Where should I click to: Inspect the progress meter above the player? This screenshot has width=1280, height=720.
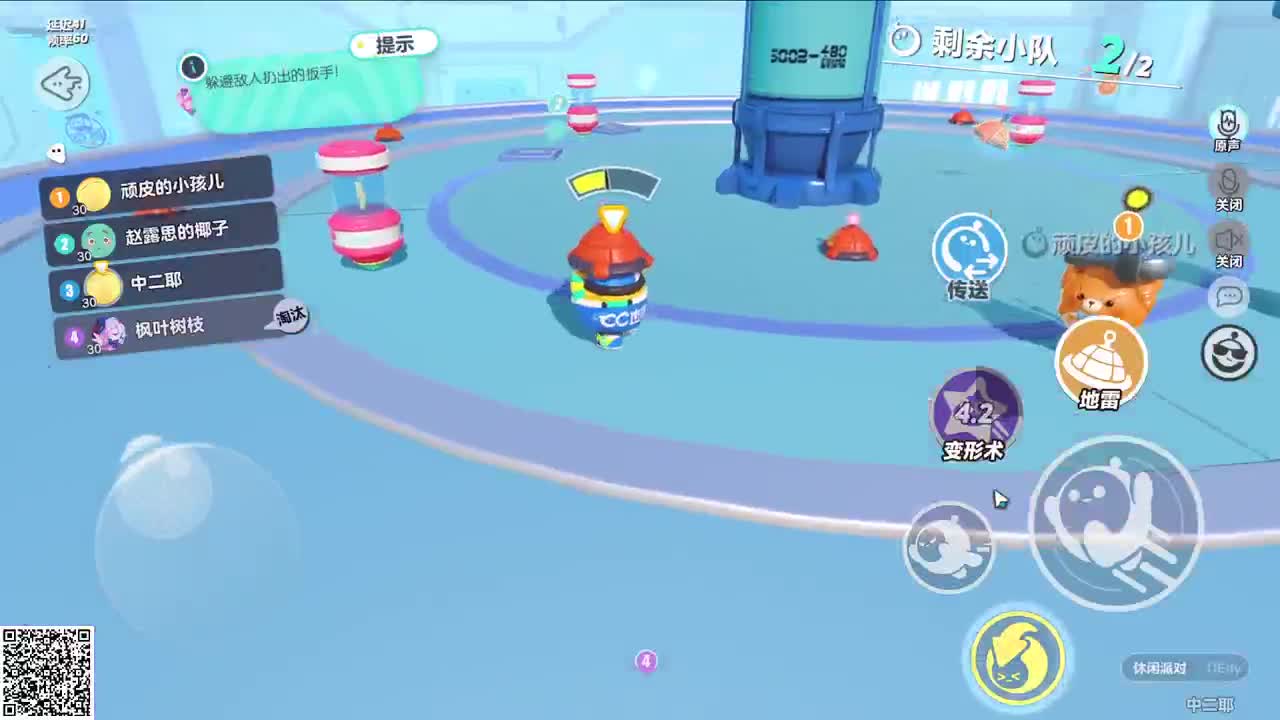[x=612, y=183]
